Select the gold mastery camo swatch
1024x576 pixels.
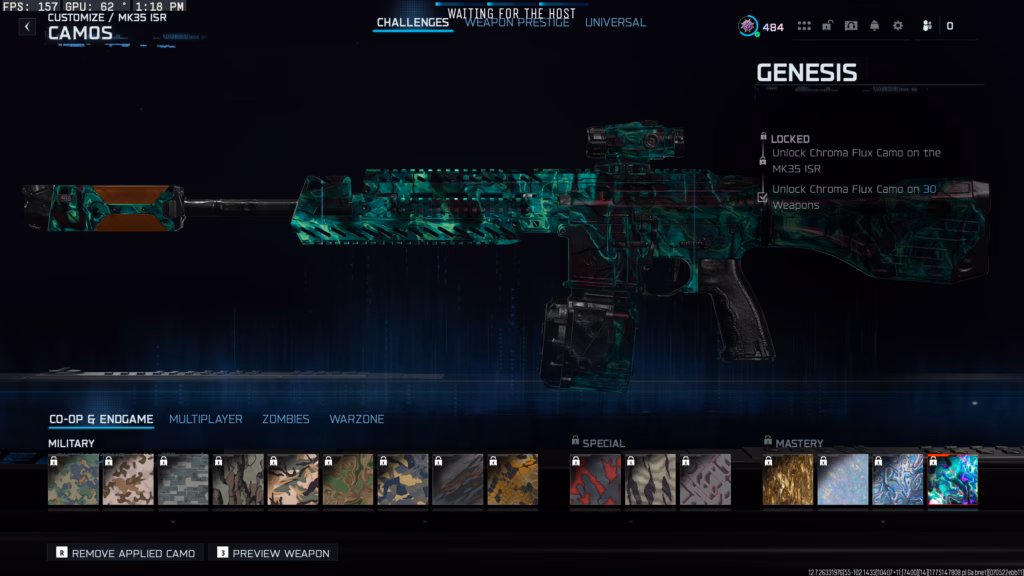pos(788,480)
